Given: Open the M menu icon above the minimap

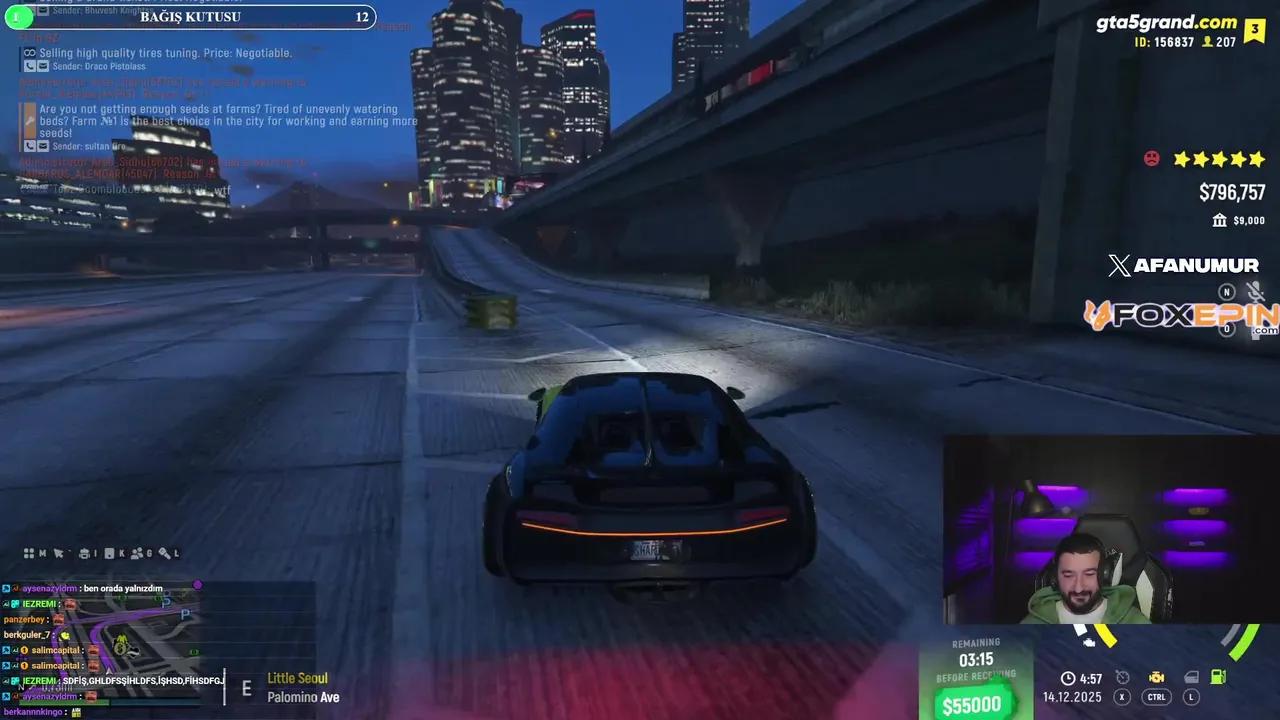Looking at the screenshot, I should [42, 555].
